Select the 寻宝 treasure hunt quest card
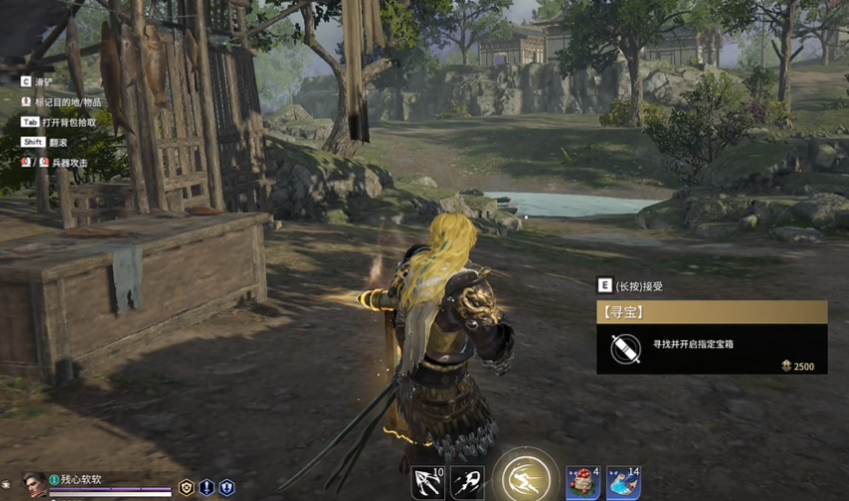This screenshot has width=849, height=501. (712, 337)
